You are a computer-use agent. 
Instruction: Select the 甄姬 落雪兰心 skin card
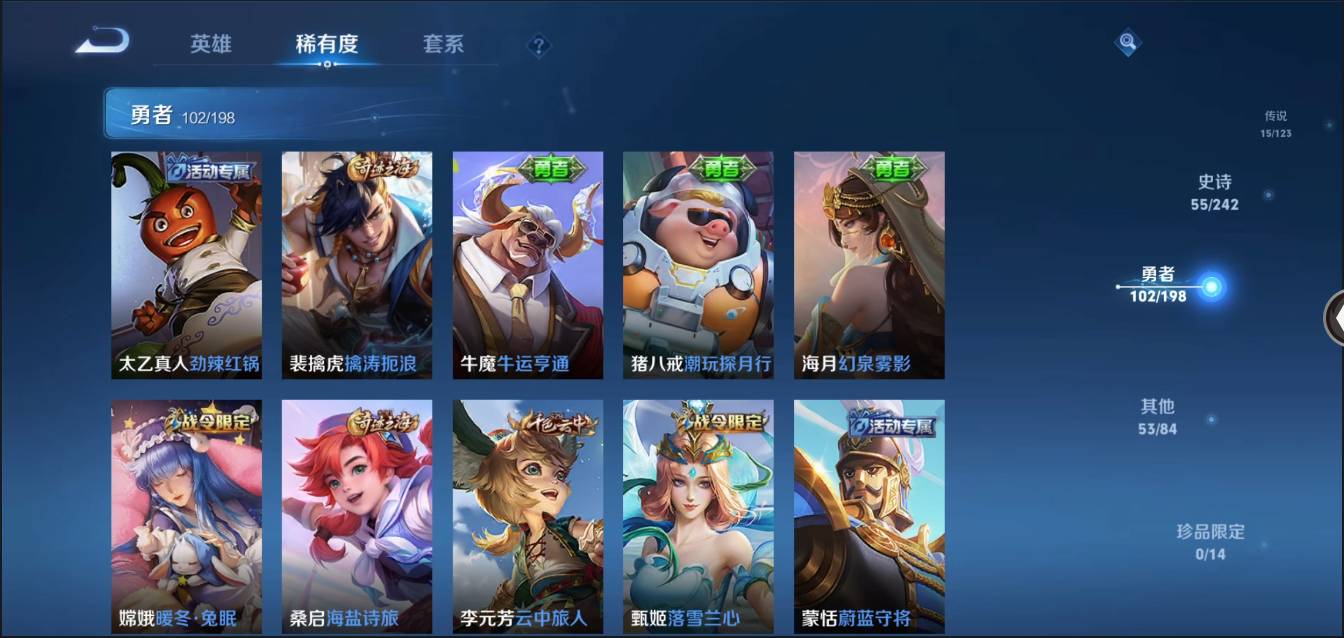coord(698,515)
